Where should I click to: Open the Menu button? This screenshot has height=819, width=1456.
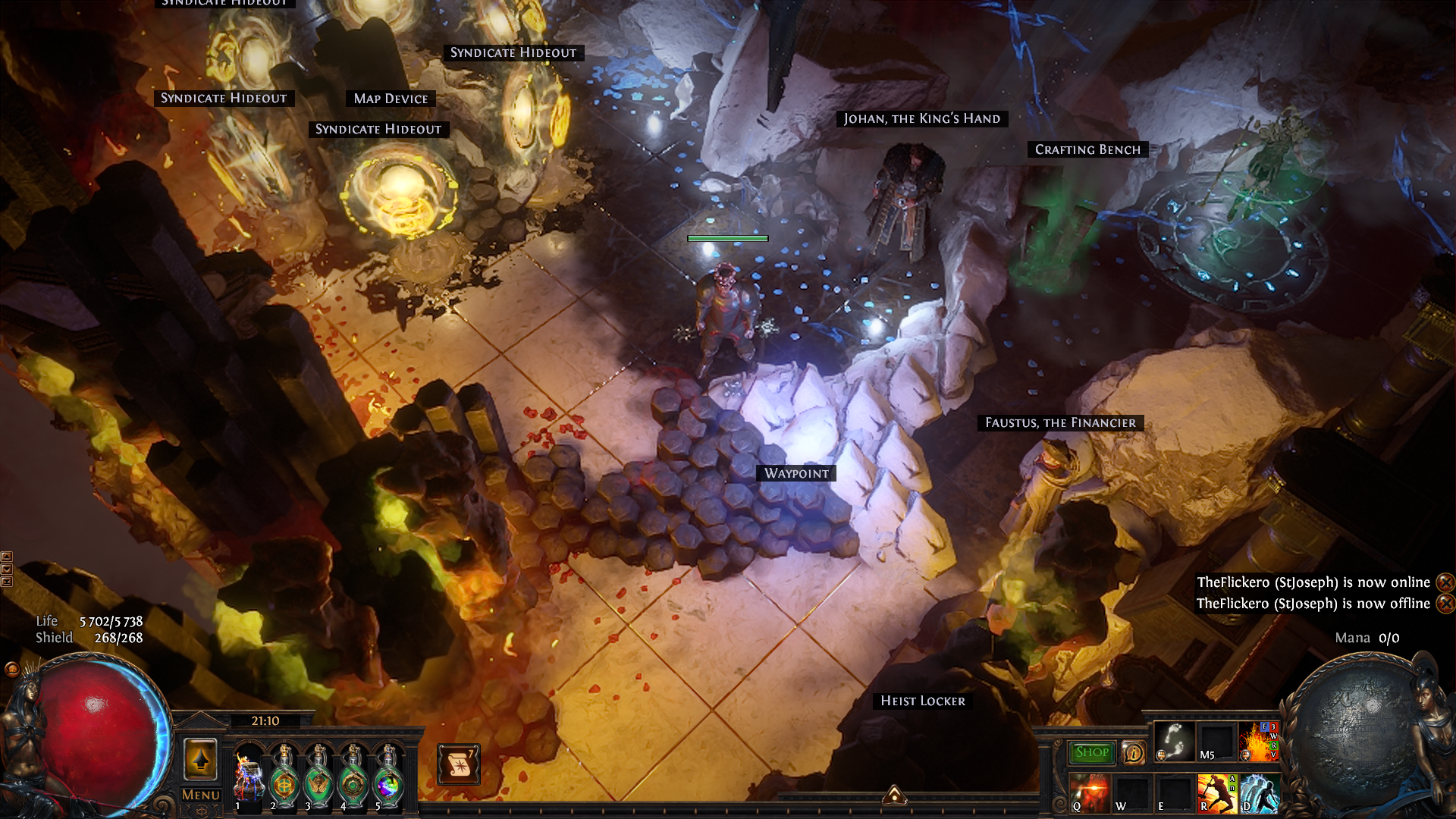[201, 795]
